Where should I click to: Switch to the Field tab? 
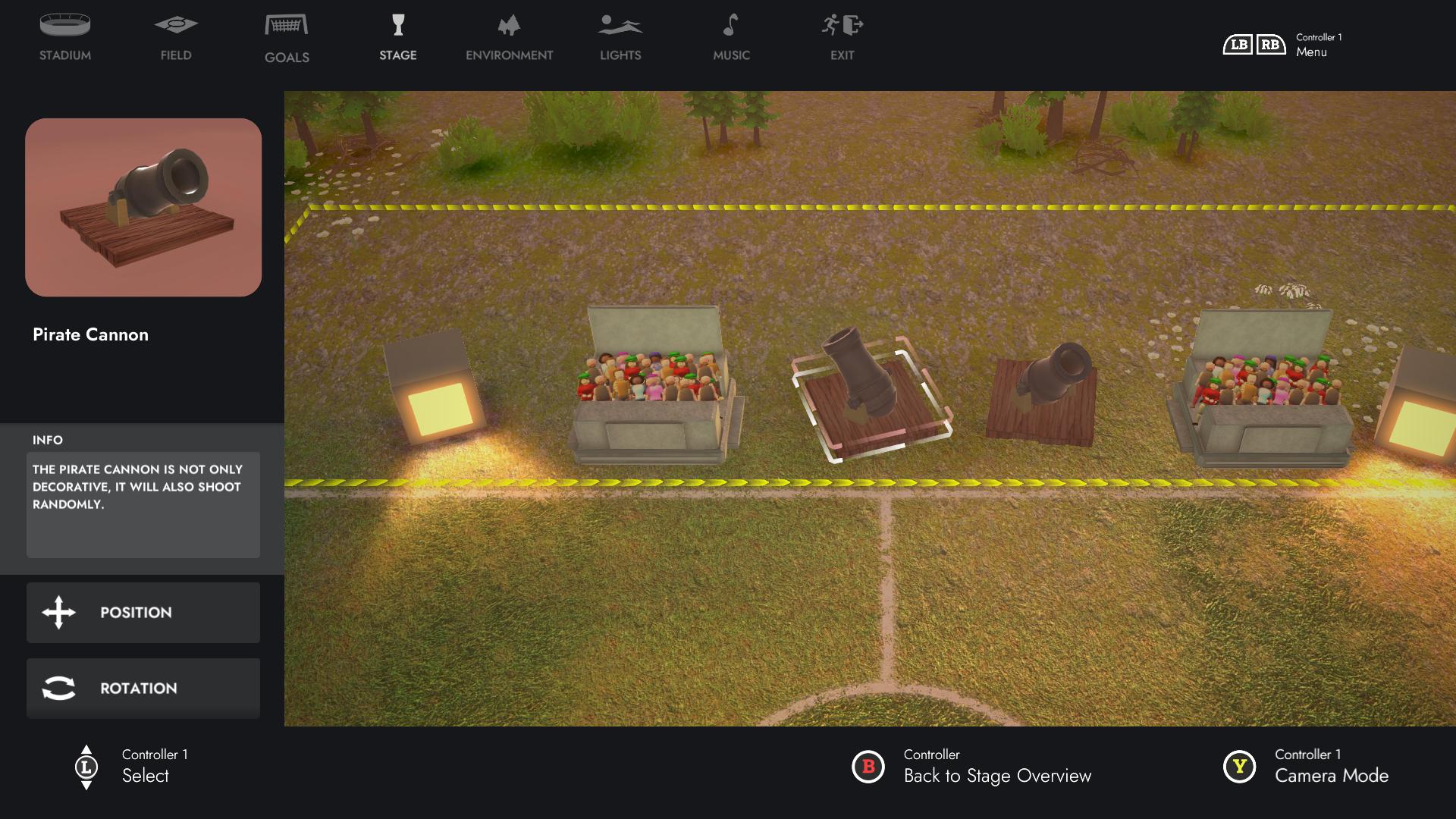point(176,38)
